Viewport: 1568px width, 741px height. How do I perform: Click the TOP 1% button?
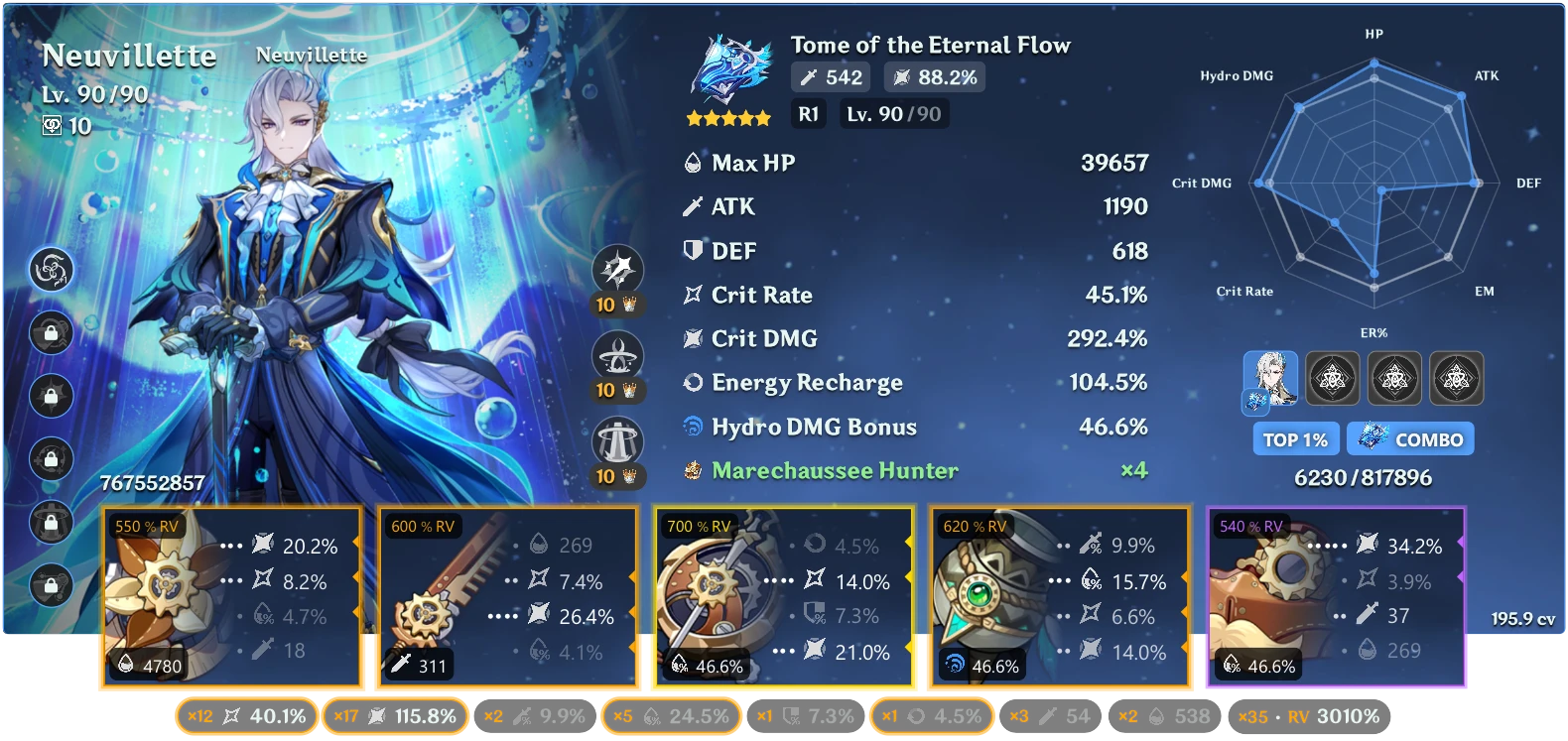(x=1295, y=438)
